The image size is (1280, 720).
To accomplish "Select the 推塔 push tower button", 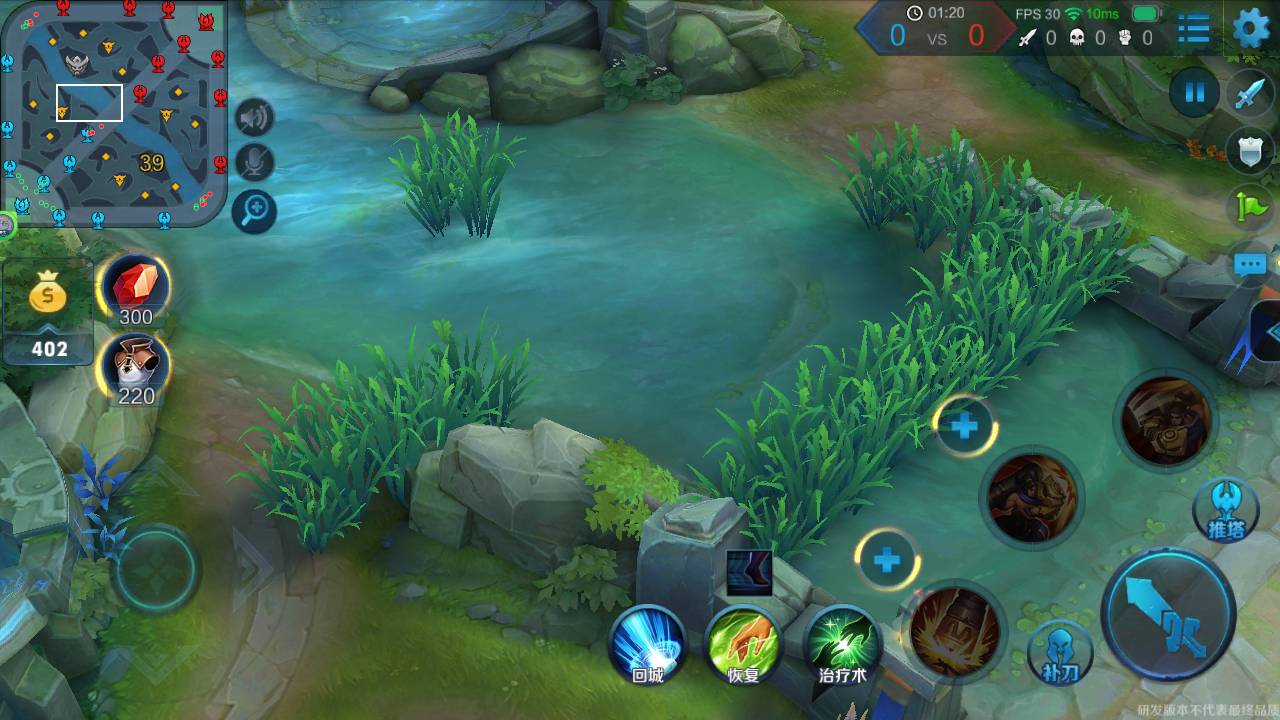I will tap(1225, 510).
